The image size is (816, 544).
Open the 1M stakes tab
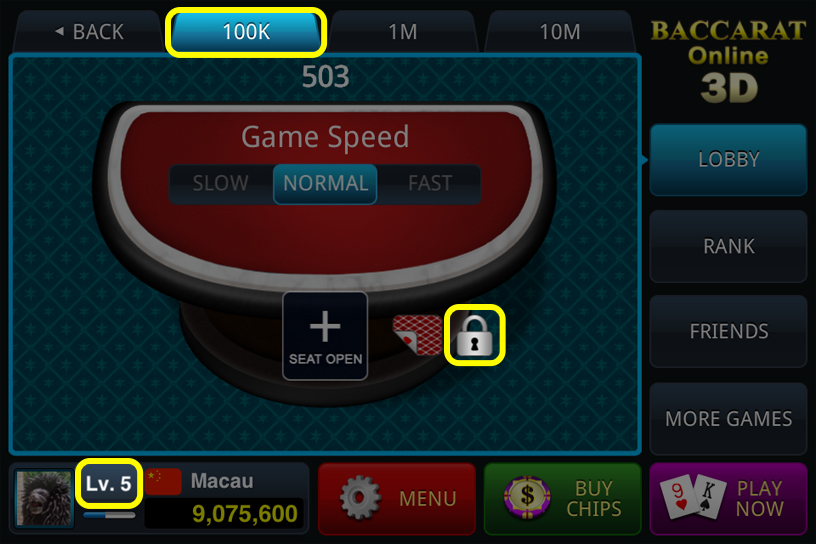point(402,32)
